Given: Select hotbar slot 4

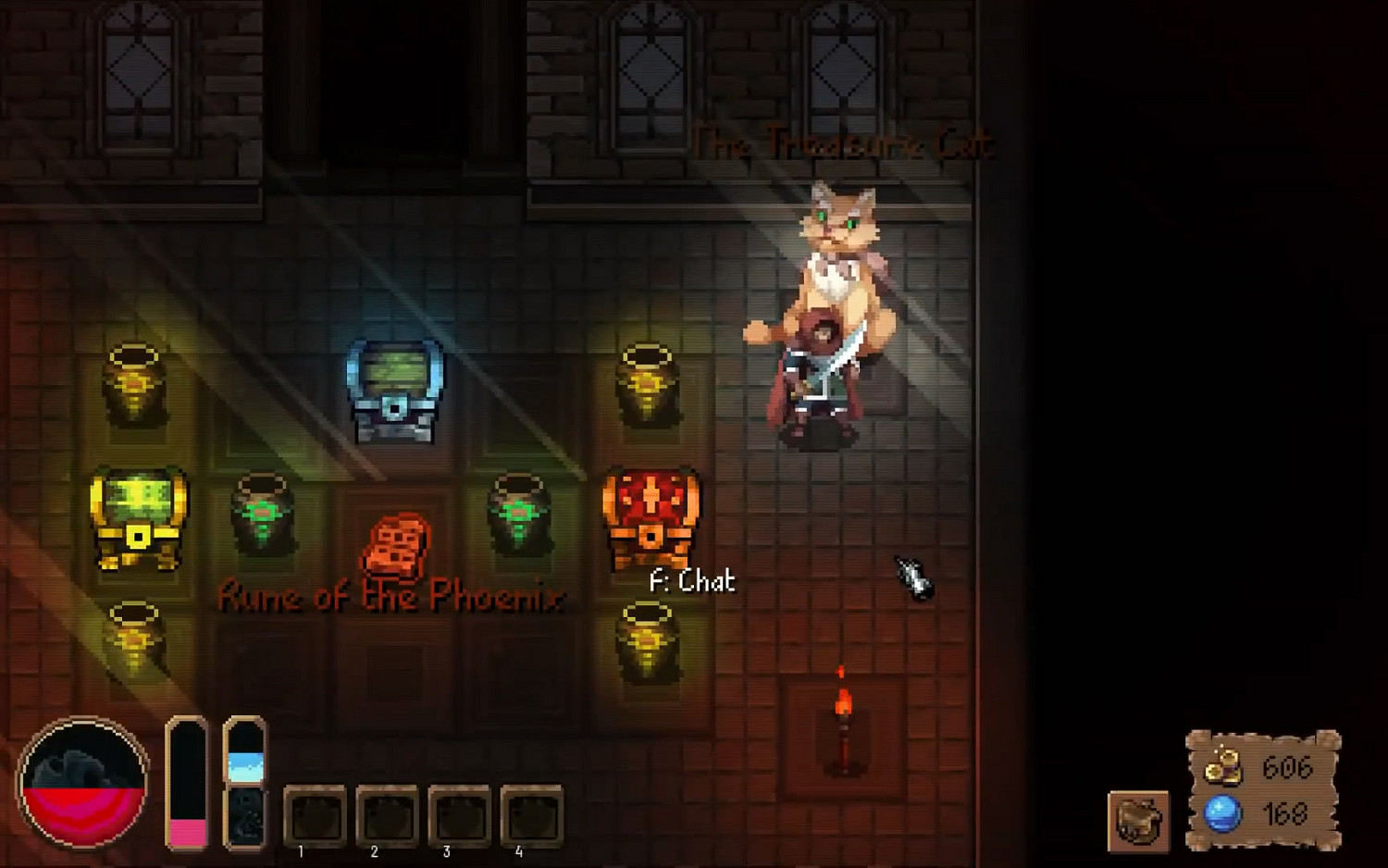Looking at the screenshot, I should (x=530, y=814).
